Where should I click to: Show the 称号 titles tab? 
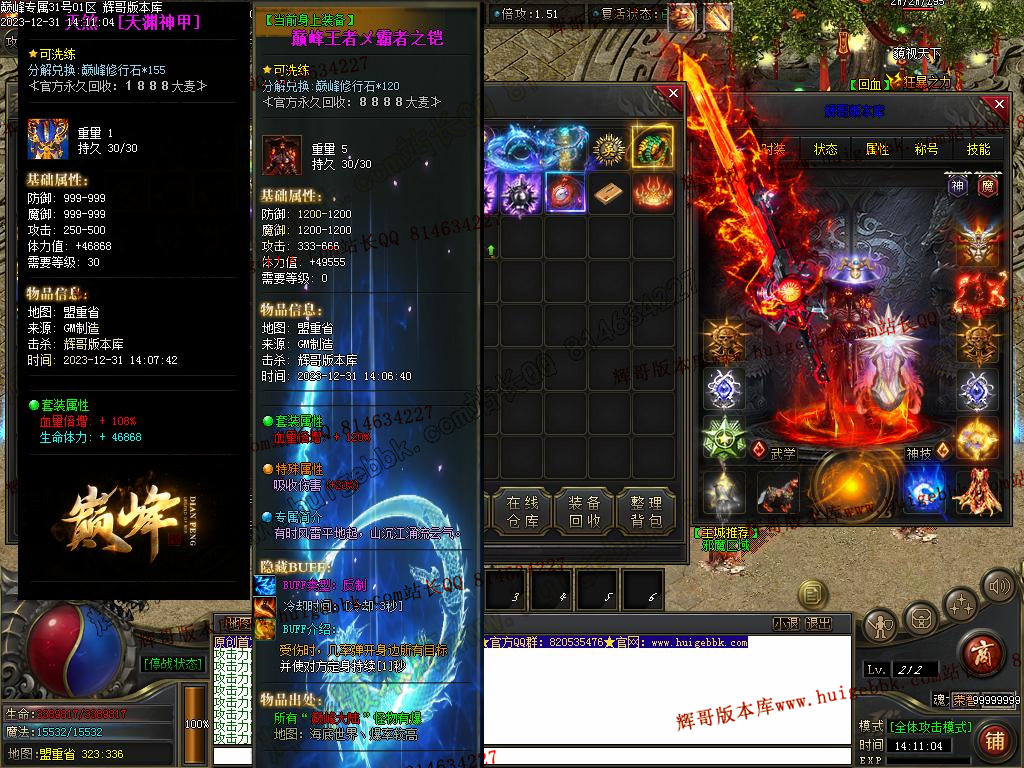point(927,149)
